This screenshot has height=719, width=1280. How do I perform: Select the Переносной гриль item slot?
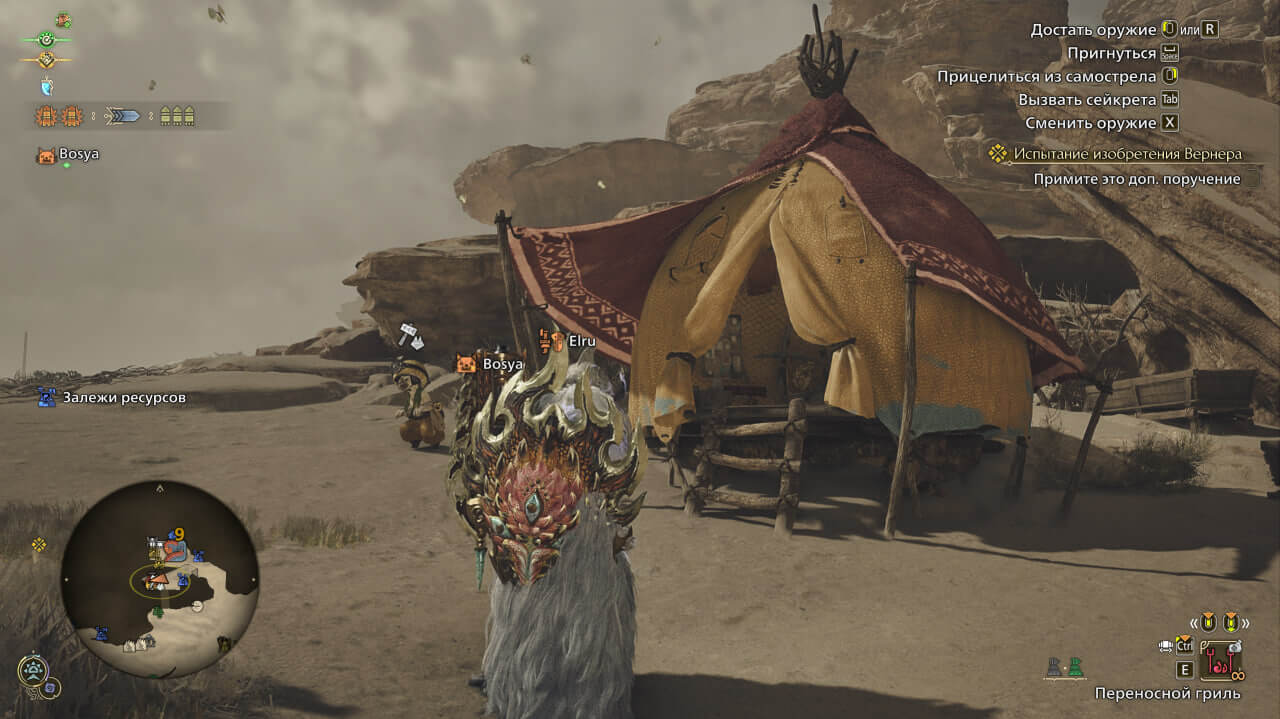1220,659
